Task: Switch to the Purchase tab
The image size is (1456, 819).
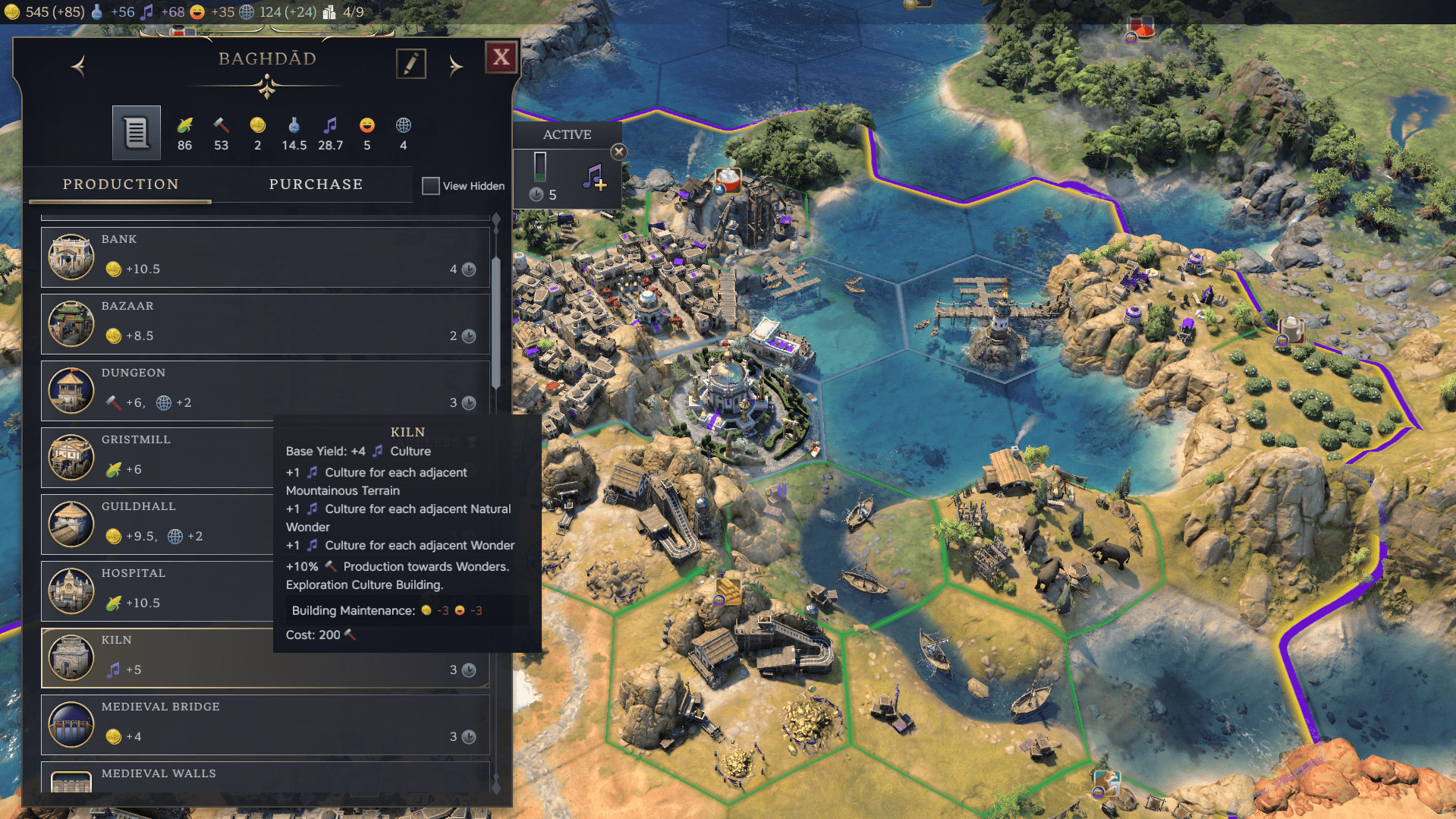Action: 316,184
